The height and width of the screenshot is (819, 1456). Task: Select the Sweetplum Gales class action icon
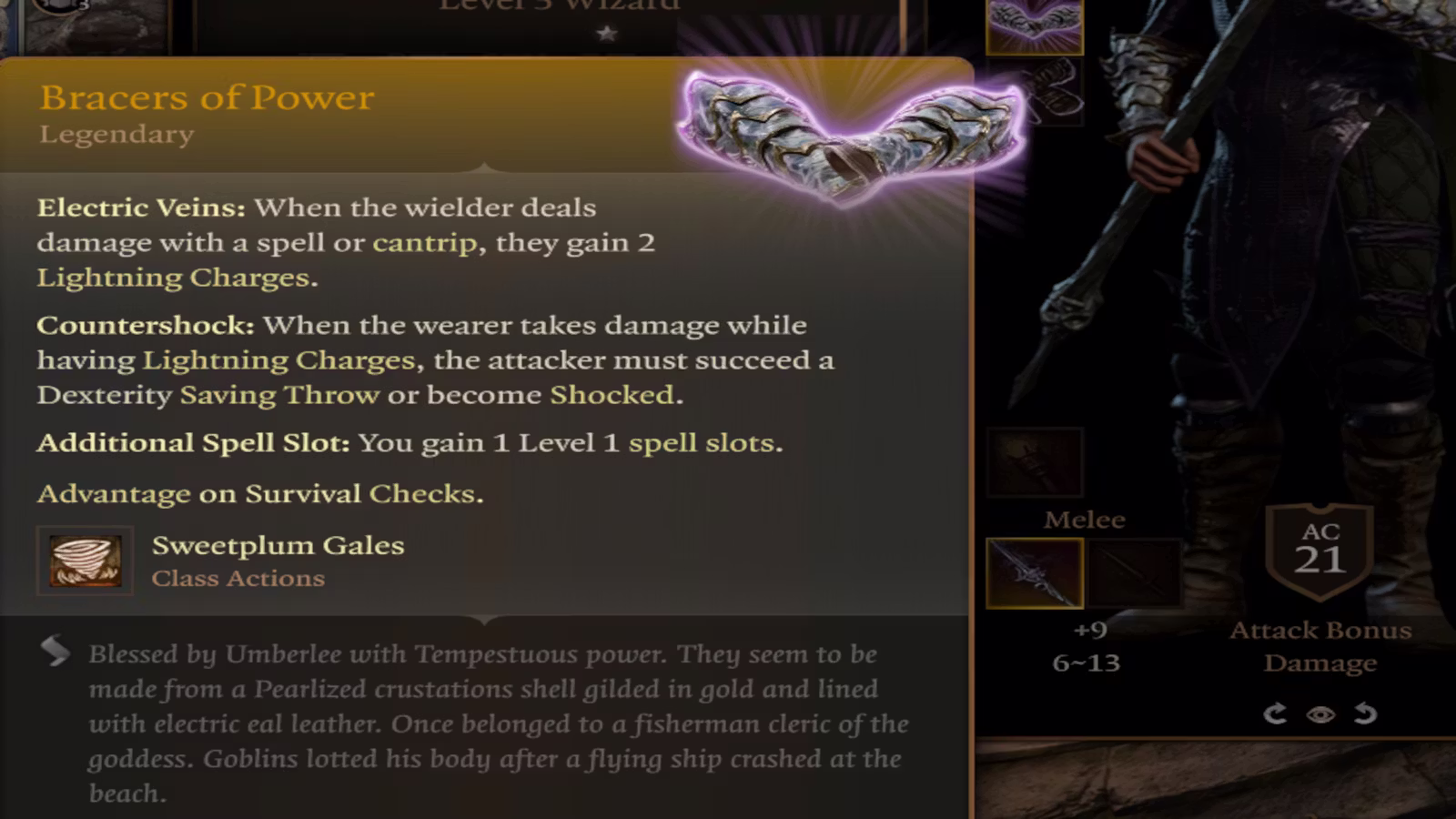[x=85, y=560]
